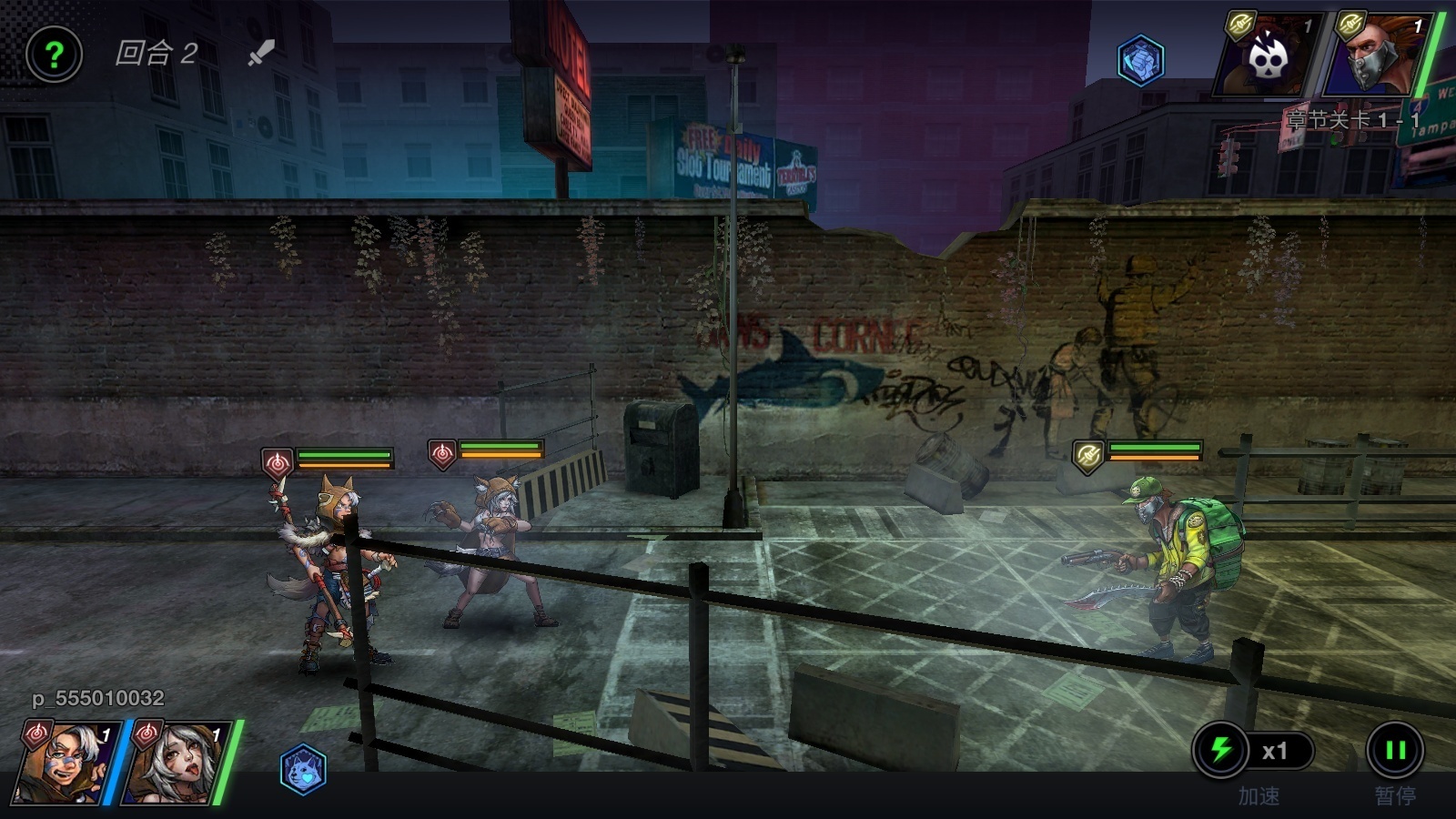Select the white-haired hero portrait

pos(175,764)
